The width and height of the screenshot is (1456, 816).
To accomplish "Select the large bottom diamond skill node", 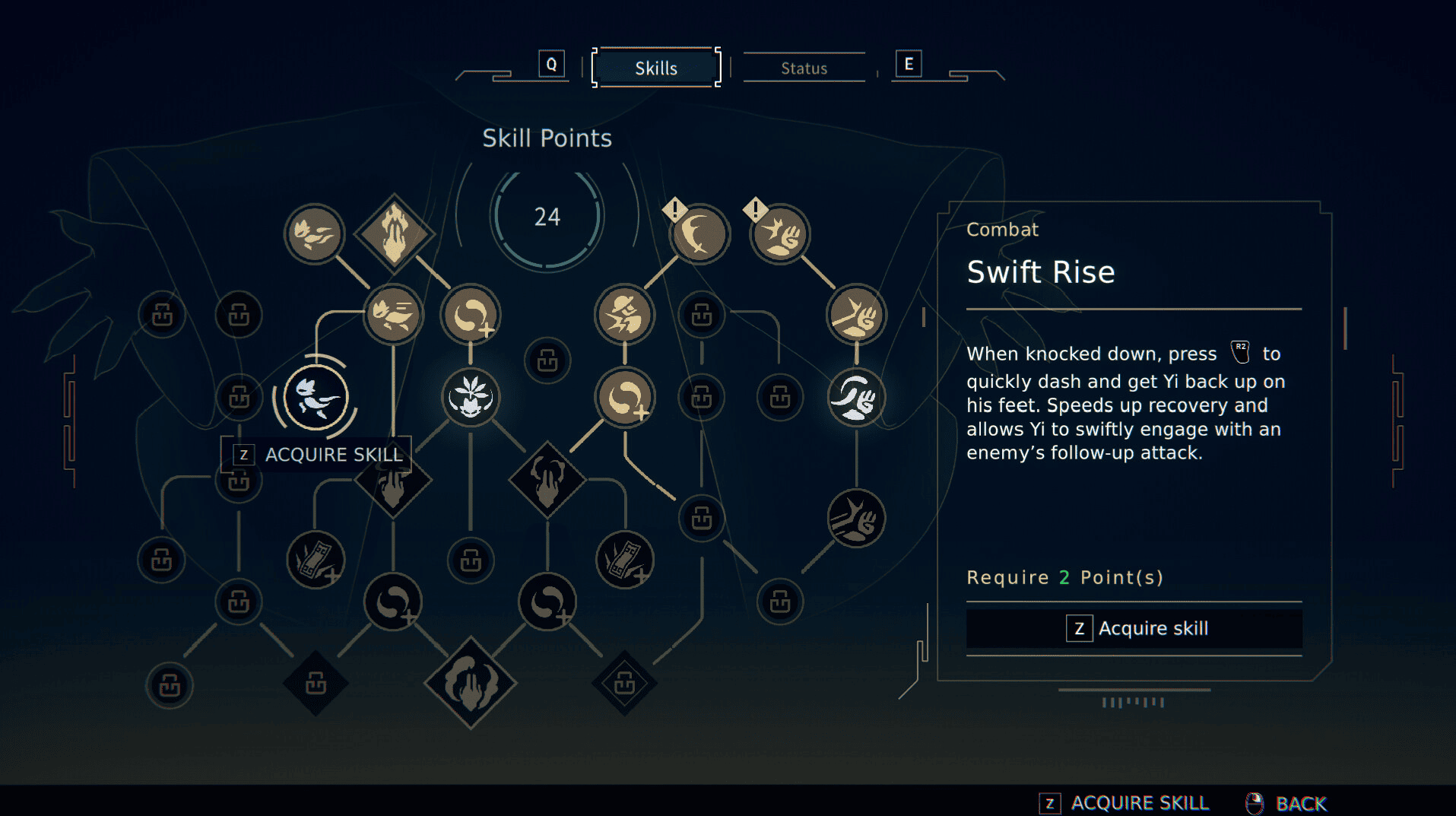I will [x=471, y=682].
